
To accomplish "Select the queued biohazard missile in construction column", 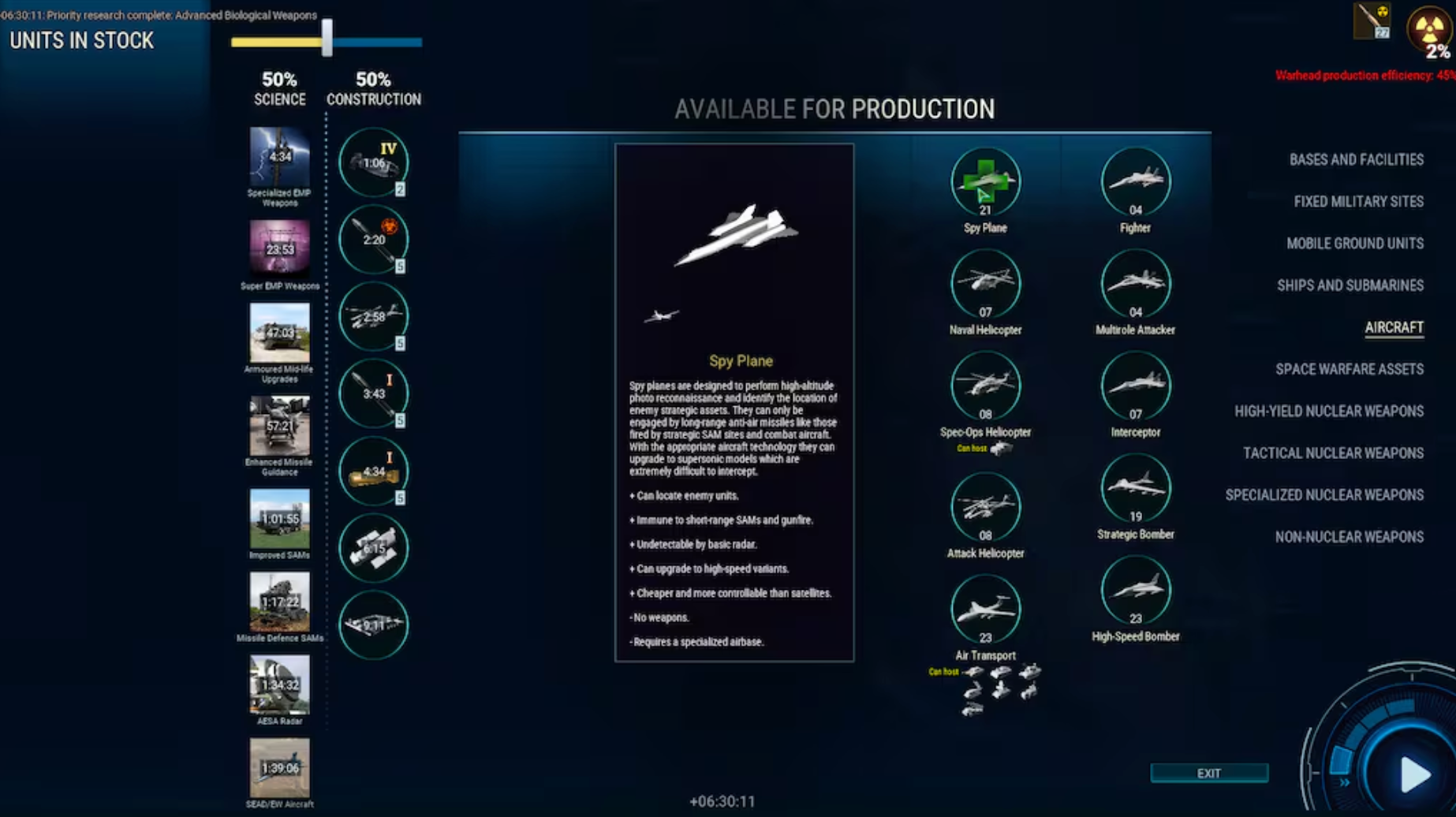I will click(x=373, y=240).
